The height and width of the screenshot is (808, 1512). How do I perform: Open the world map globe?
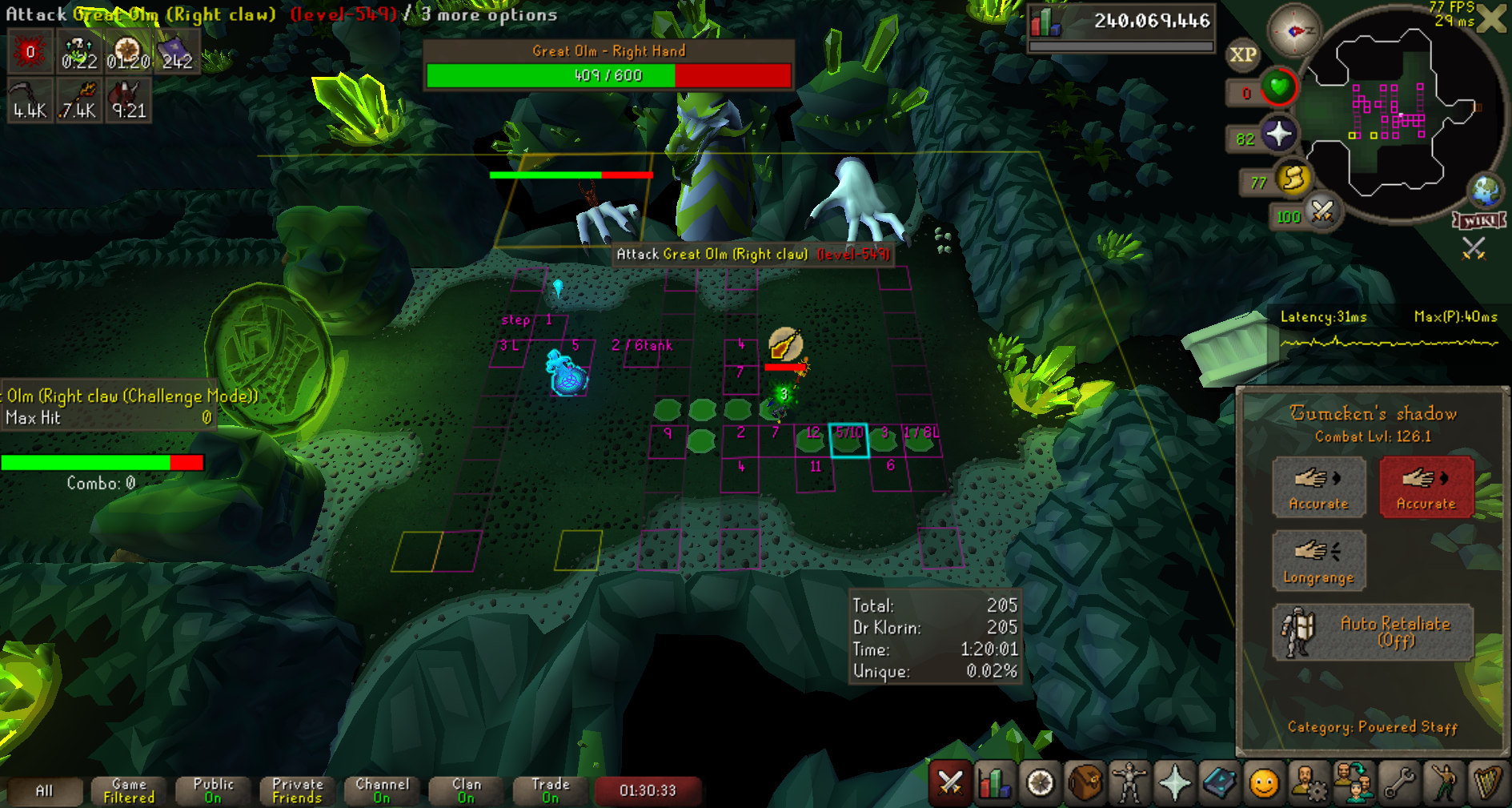(x=1486, y=191)
